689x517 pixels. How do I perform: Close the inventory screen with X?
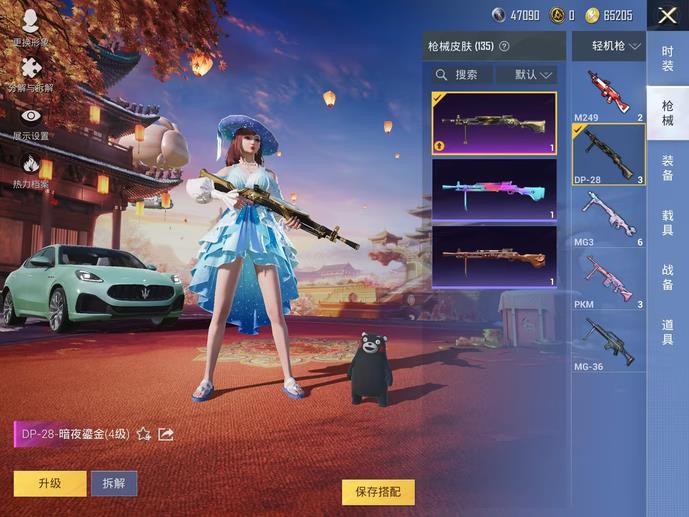tap(667, 15)
